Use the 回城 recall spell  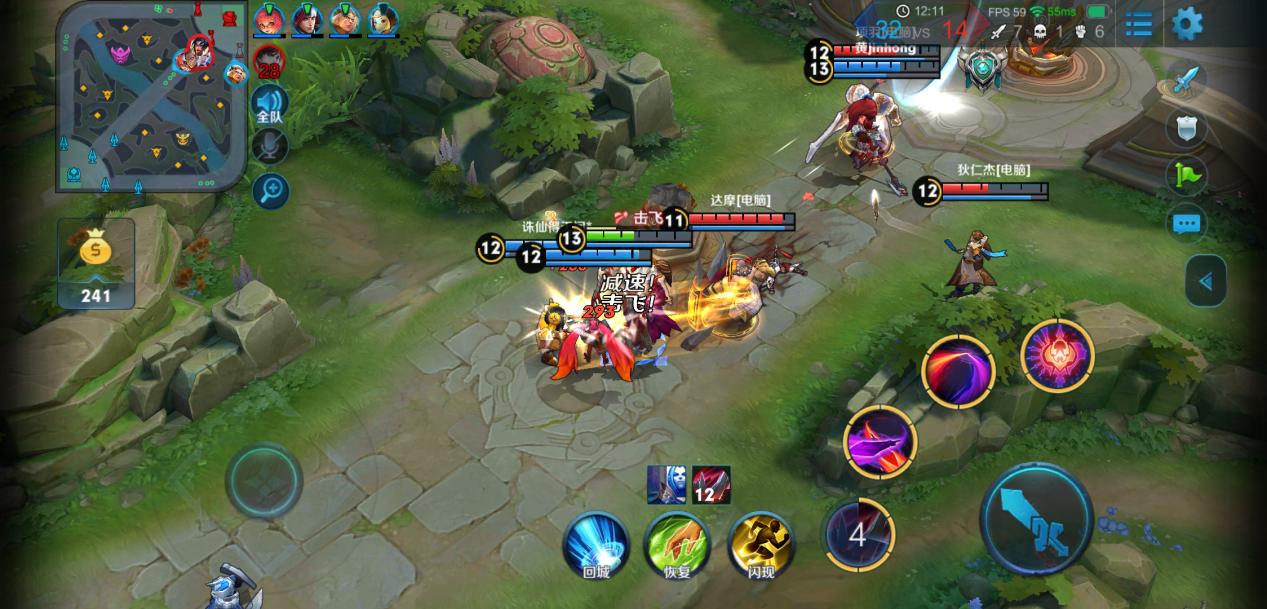click(x=596, y=545)
